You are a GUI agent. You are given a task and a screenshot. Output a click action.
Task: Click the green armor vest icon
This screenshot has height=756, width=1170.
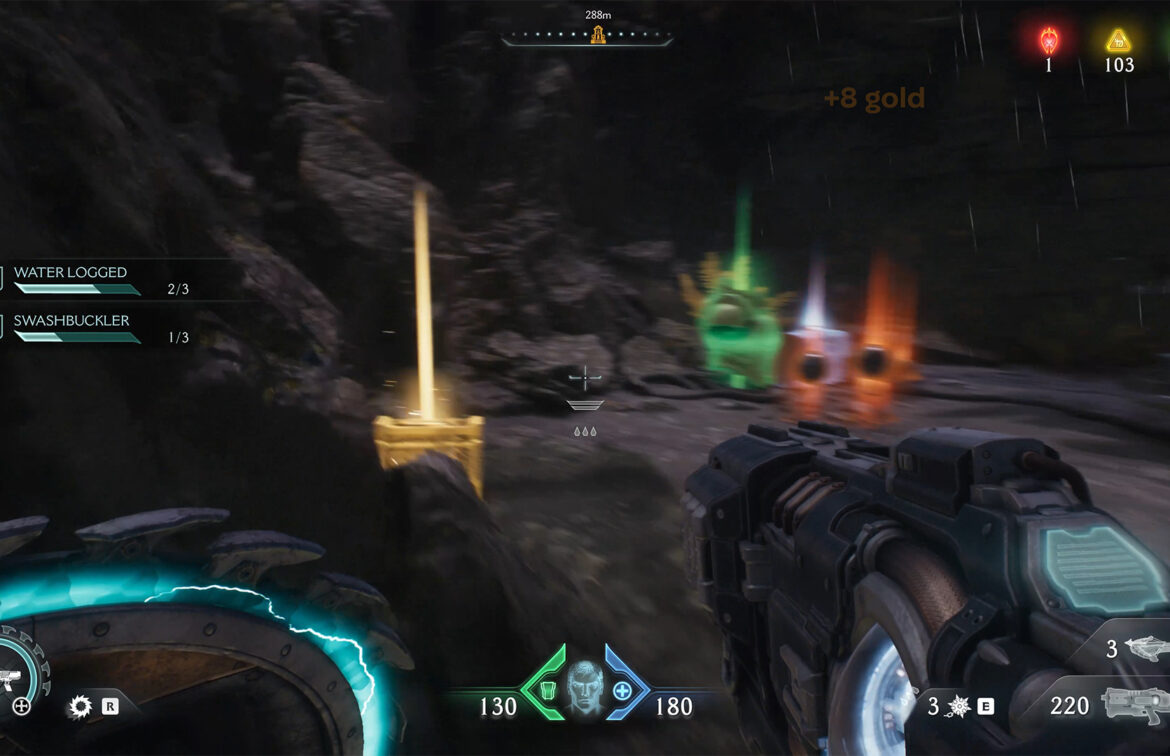click(547, 690)
